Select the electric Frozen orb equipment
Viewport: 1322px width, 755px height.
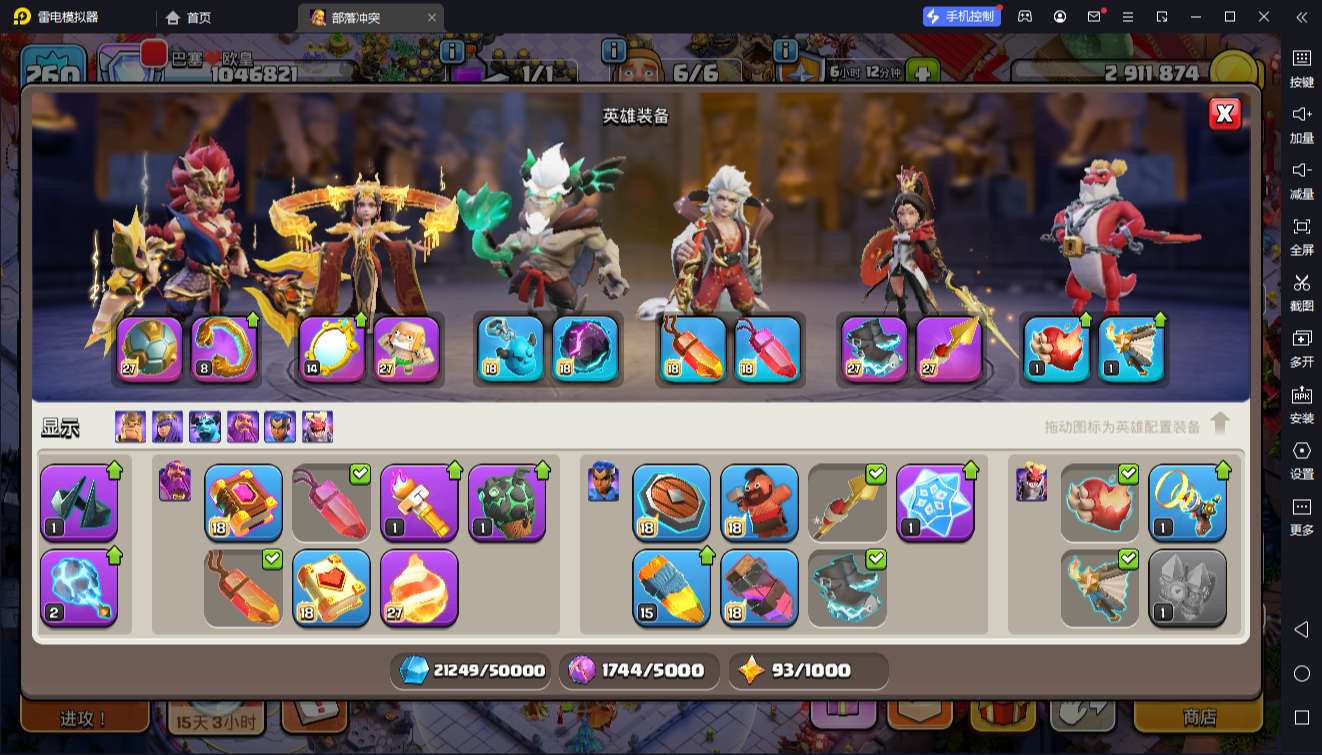point(79,587)
